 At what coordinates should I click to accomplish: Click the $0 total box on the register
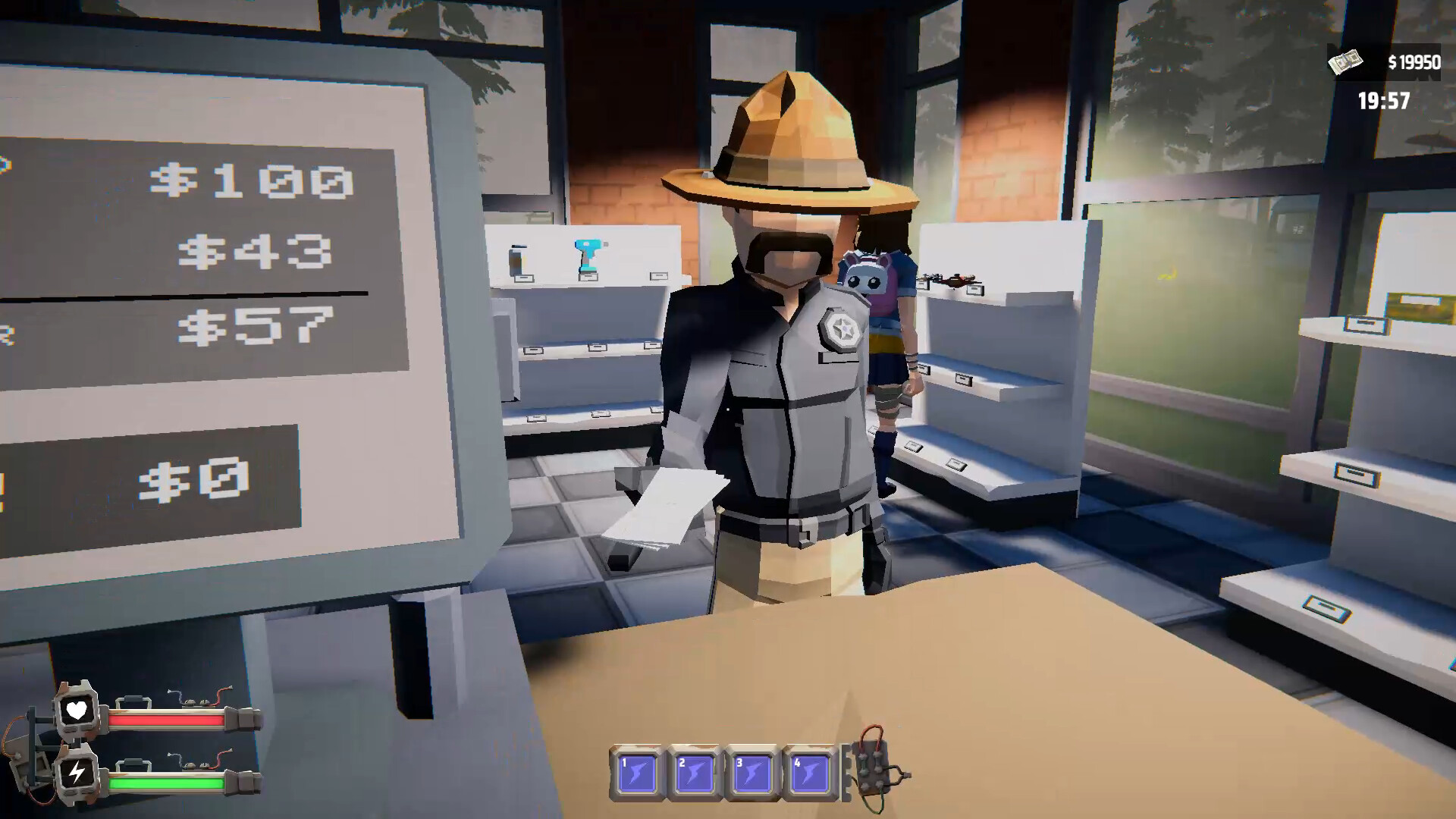[196, 474]
